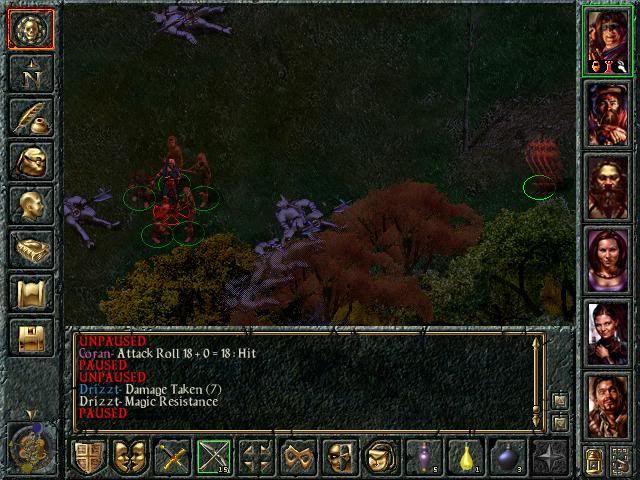Screen dimensions: 640x480
Task: Equip the crossed melee weapons slot
Action: (173, 457)
